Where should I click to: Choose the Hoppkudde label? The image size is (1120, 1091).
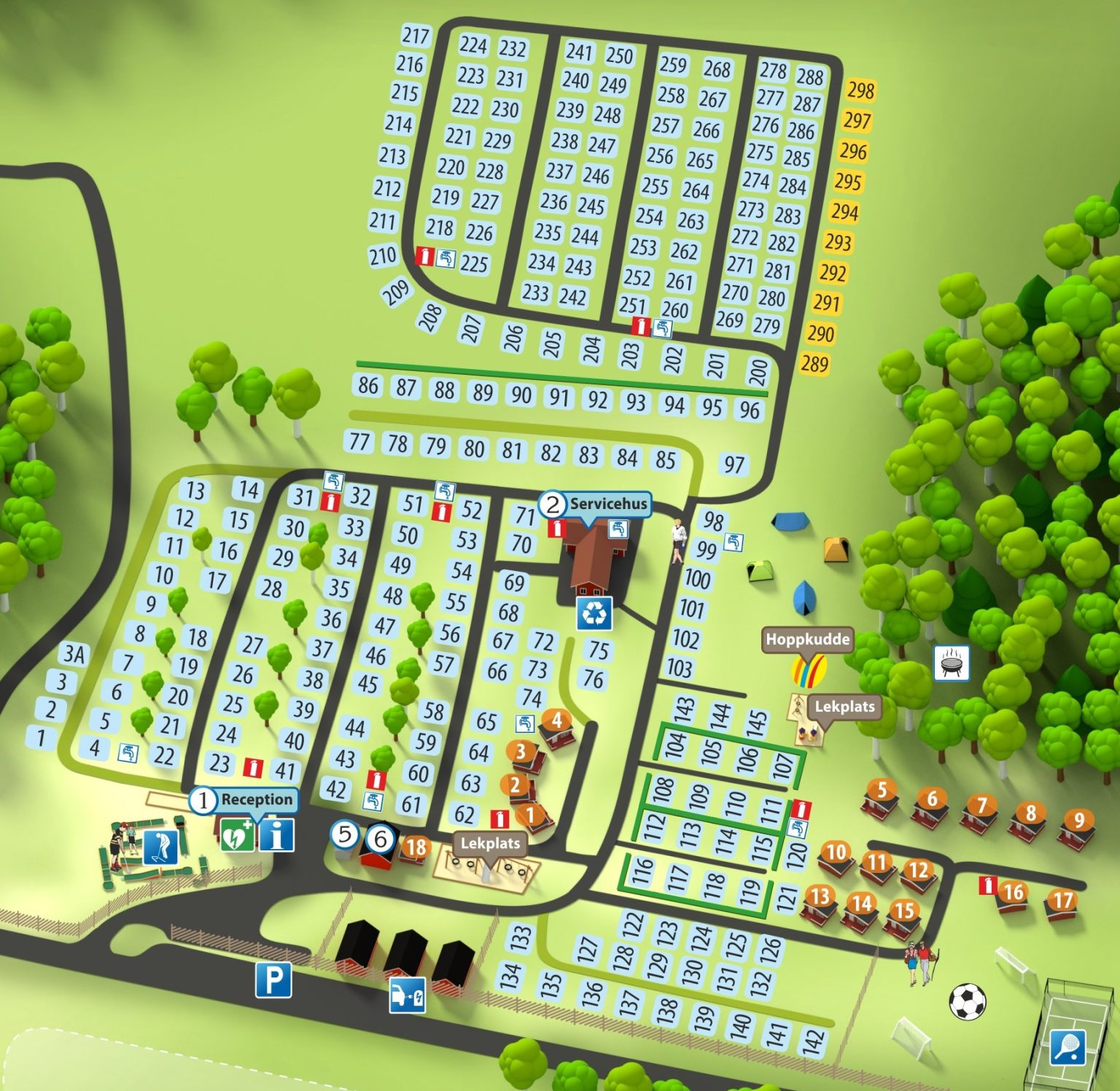click(x=807, y=640)
